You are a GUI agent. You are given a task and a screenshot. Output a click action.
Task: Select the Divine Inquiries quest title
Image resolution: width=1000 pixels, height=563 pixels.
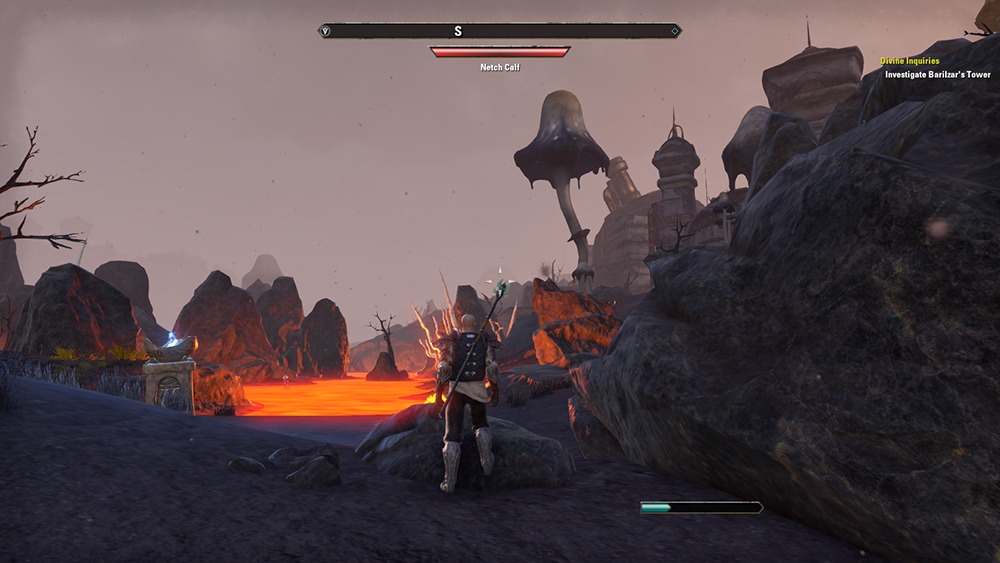(x=909, y=61)
